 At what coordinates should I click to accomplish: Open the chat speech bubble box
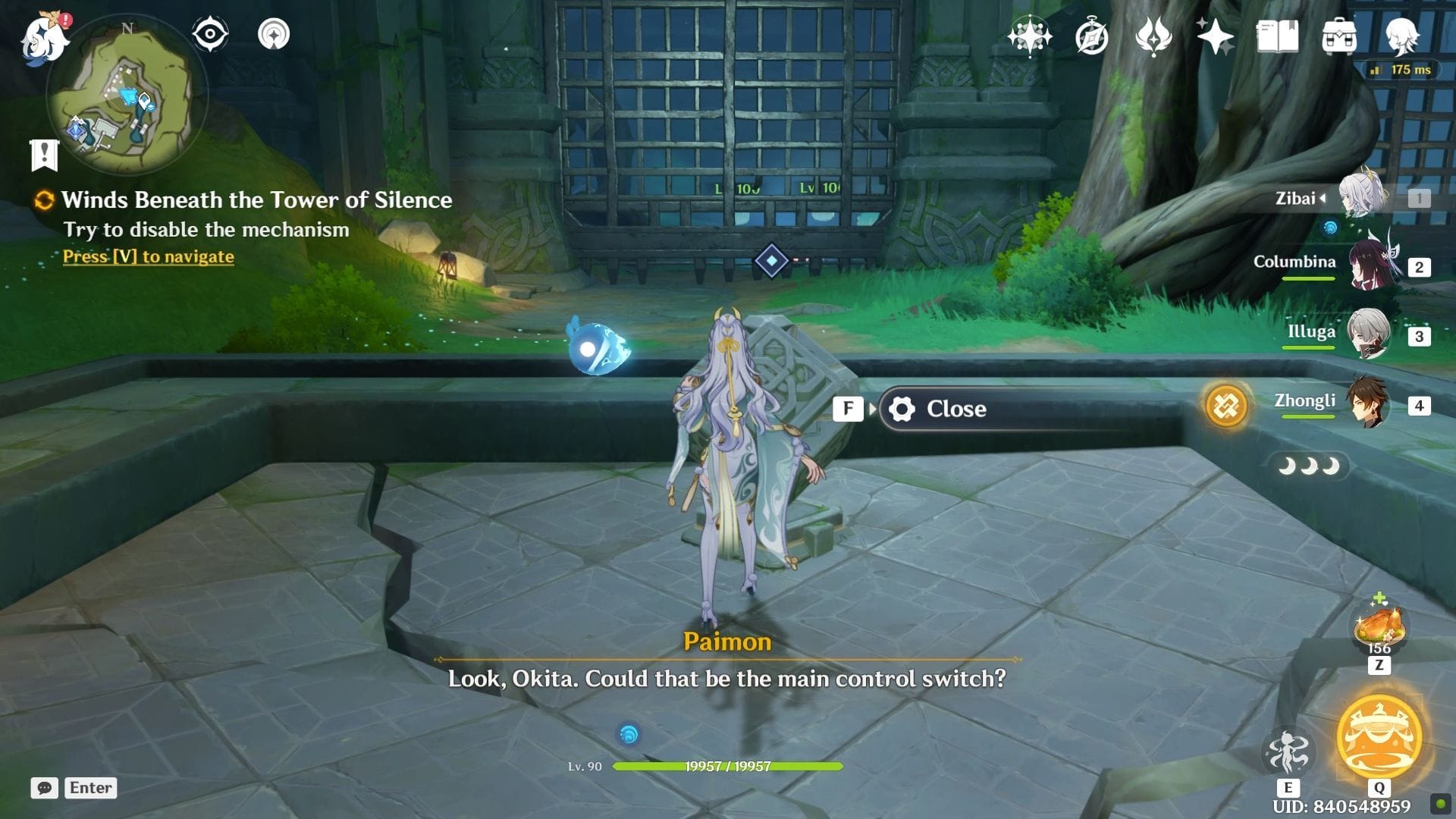[44, 788]
